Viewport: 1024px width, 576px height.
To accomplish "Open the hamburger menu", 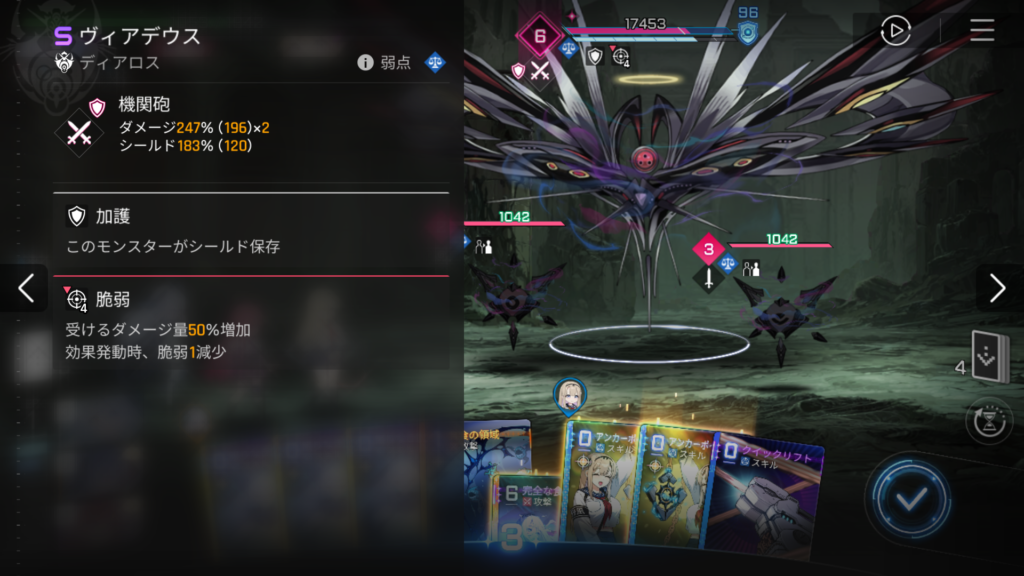I will click(x=982, y=31).
